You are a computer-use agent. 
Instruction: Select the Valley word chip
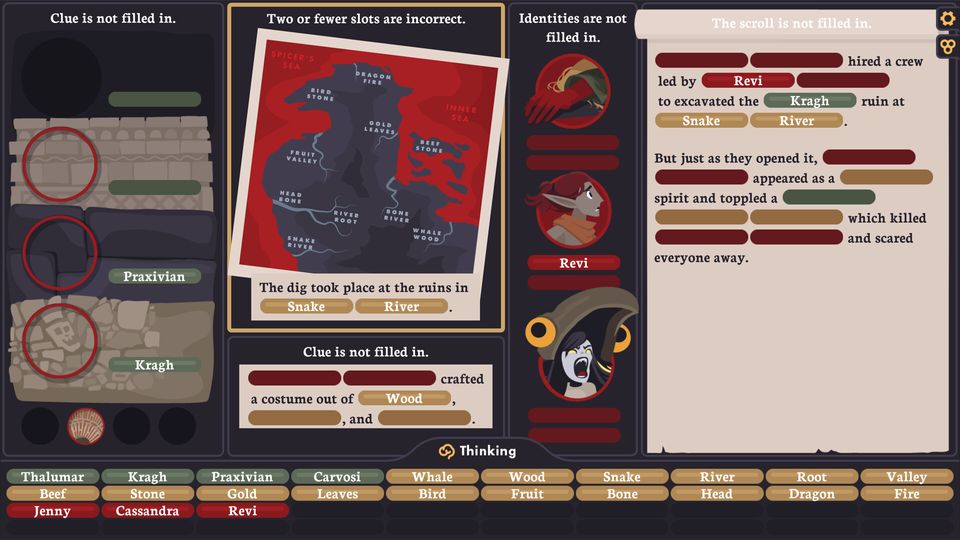[x=906, y=477]
